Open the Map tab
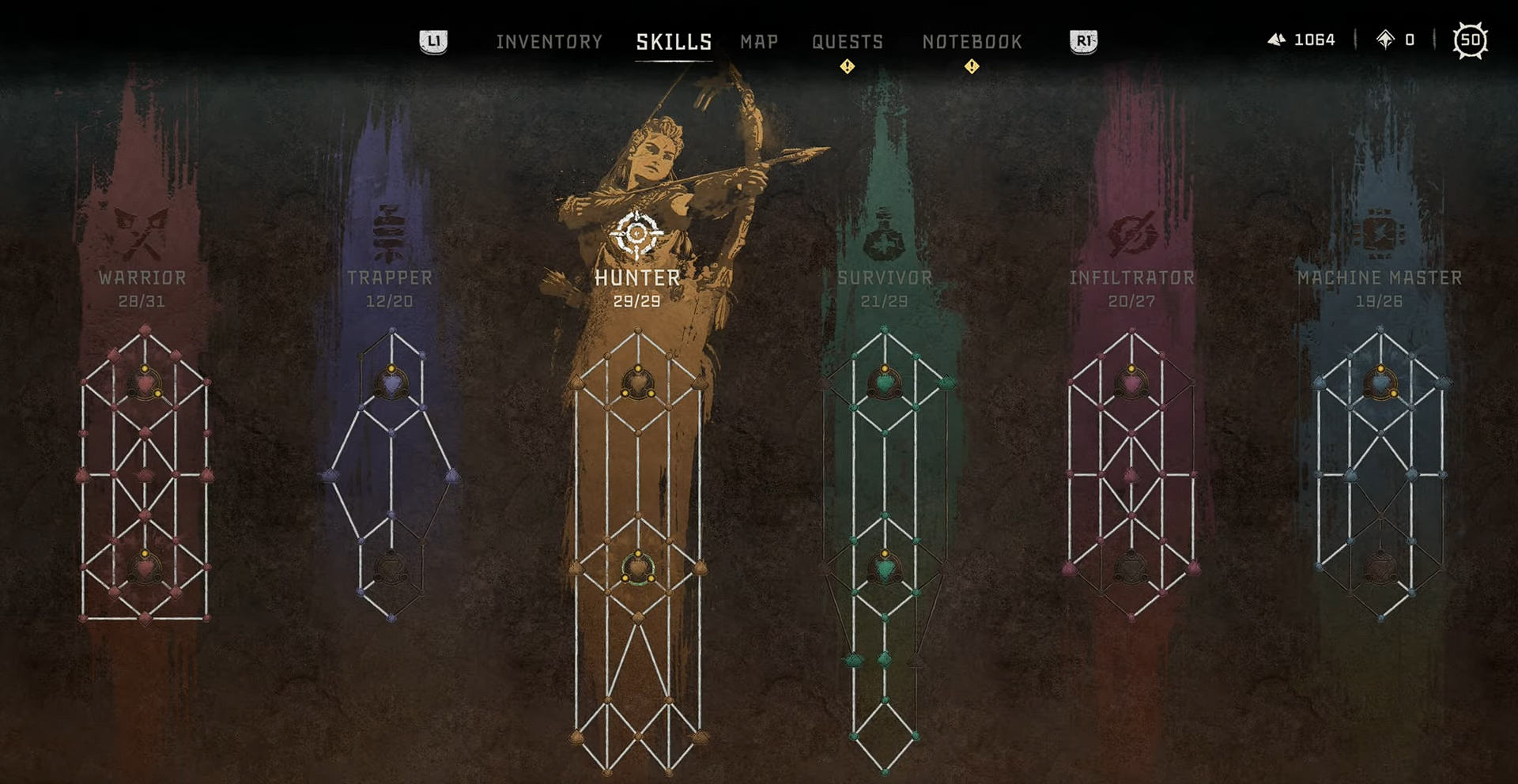Screen dimensions: 1518x784 pos(759,42)
